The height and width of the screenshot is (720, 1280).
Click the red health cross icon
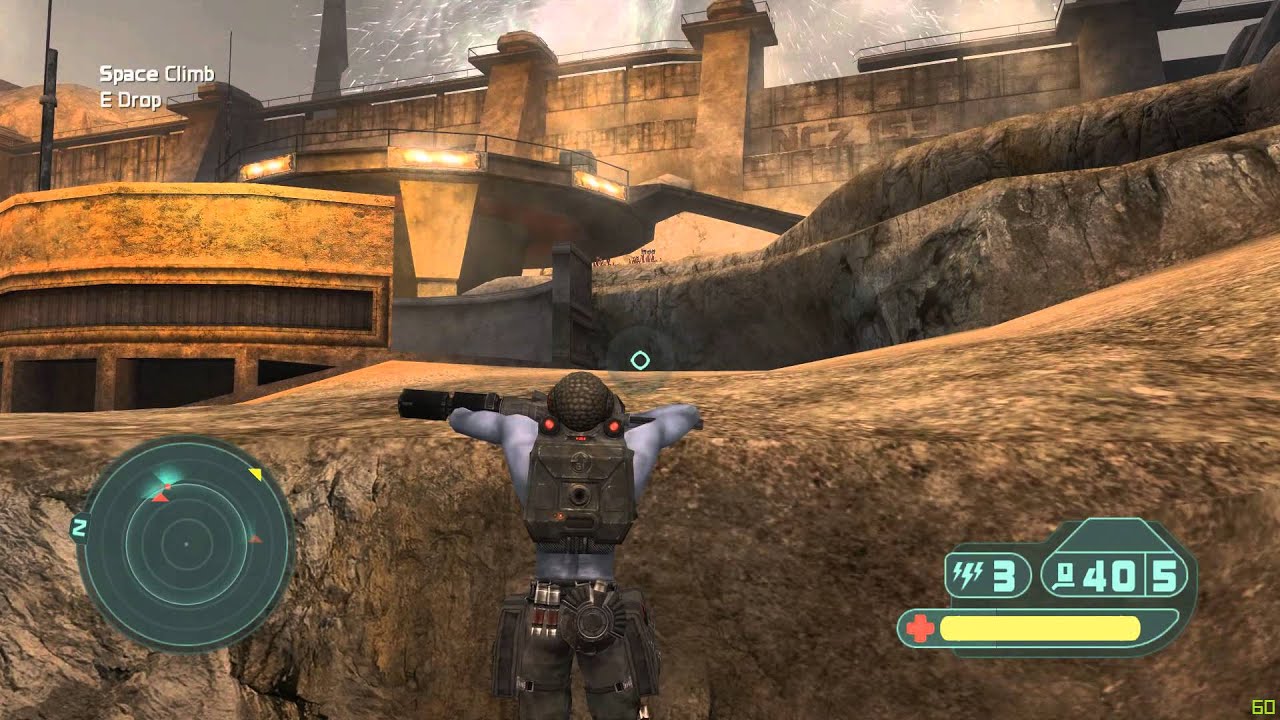[922, 628]
